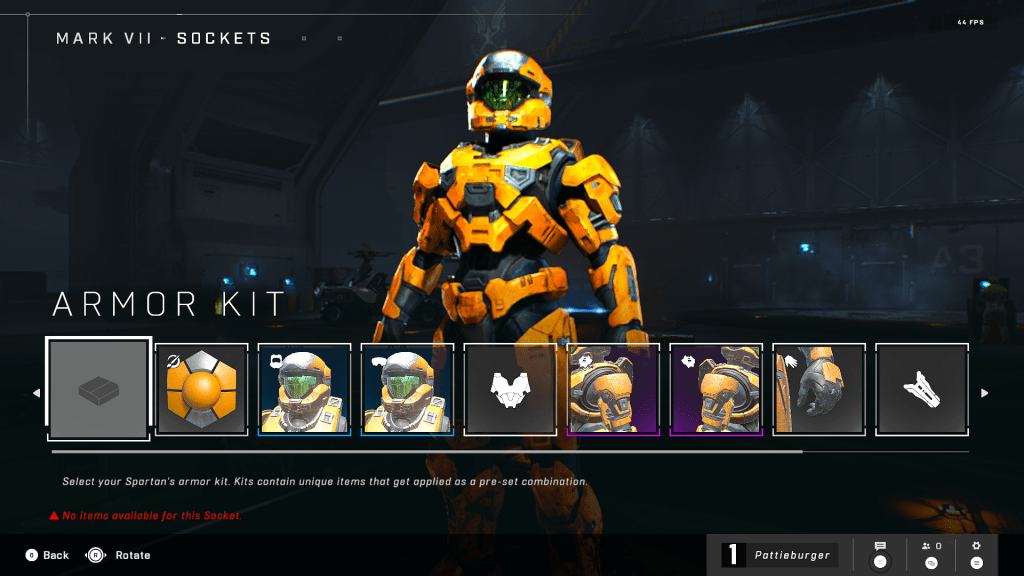Open the chat speech bubble icon
1024x576 pixels.
tap(880, 554)
